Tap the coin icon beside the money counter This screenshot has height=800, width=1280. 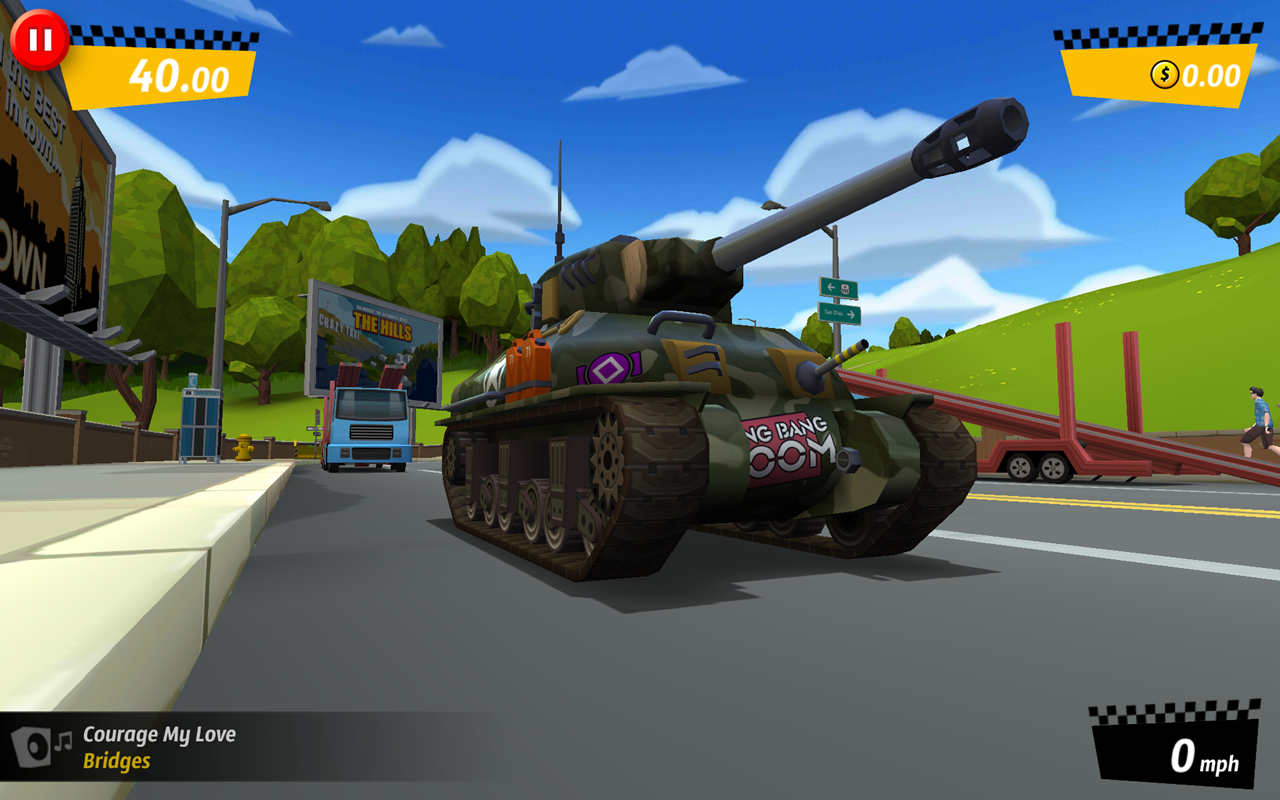(x=1163, y=73)
